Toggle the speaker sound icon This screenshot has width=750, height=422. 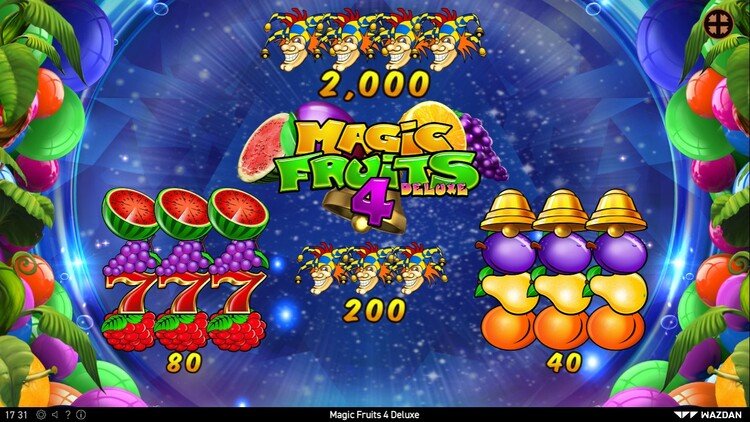tap(54, 414)
